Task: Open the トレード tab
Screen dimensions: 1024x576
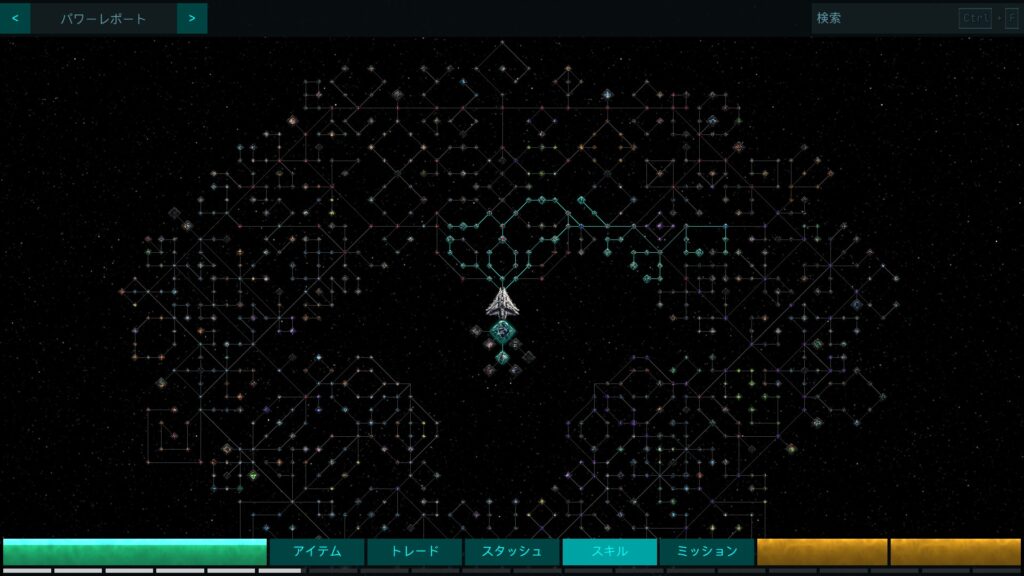Action: 414,551
